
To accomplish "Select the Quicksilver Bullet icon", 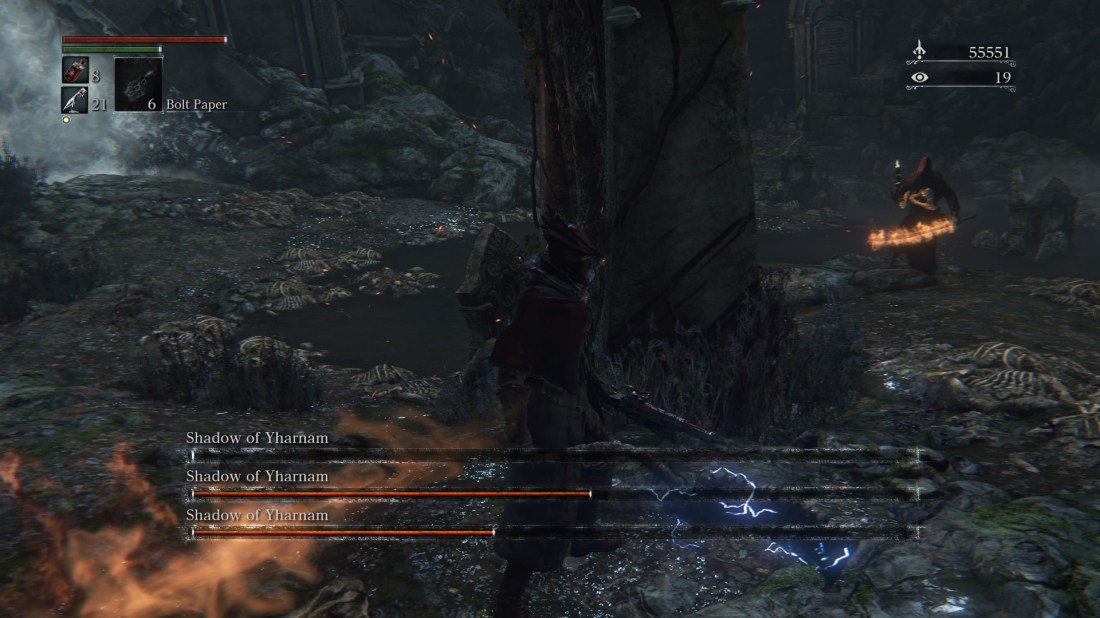I will point(75,98).
